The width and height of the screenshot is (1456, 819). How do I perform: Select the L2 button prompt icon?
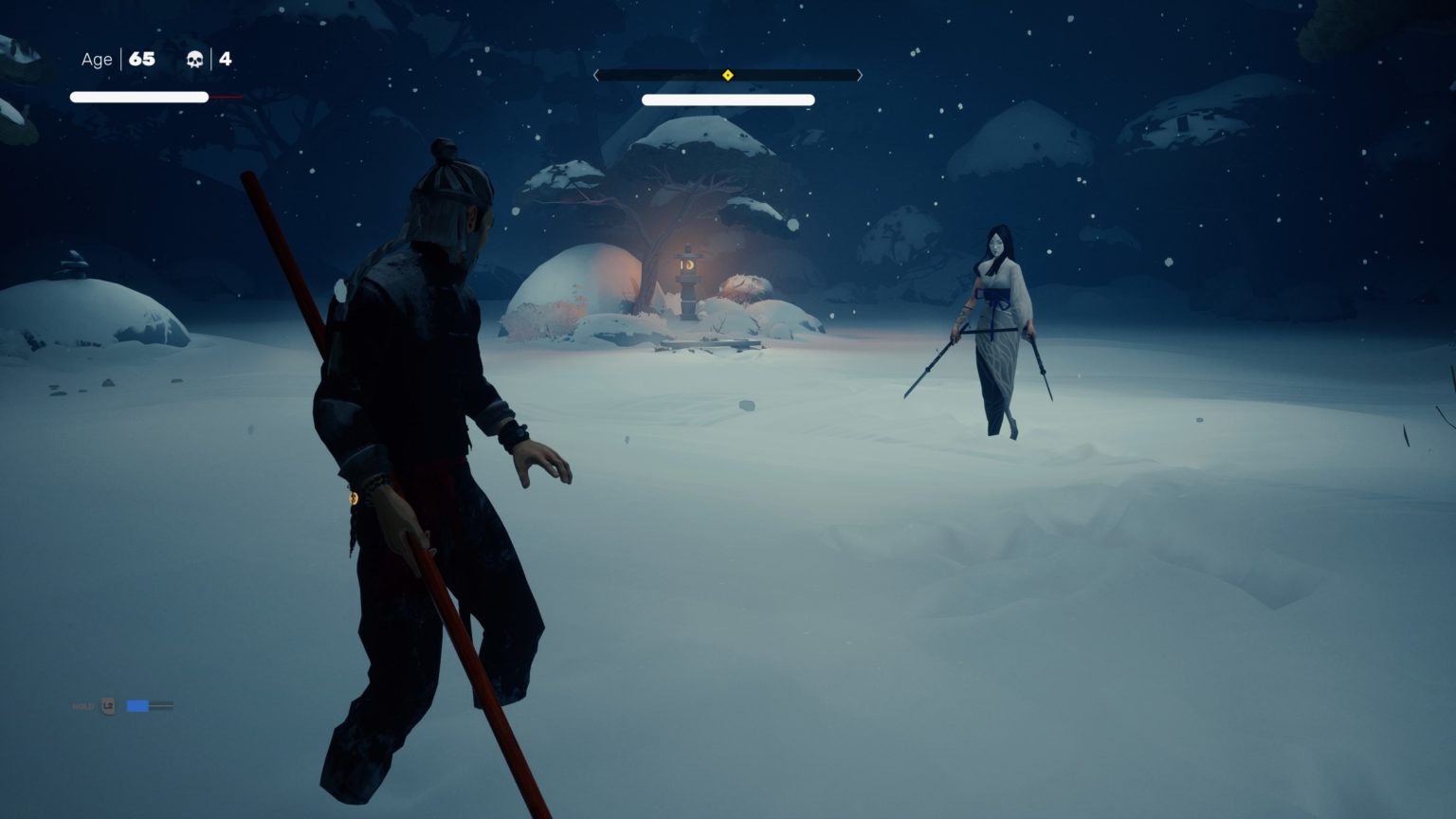tap(108, 706)
